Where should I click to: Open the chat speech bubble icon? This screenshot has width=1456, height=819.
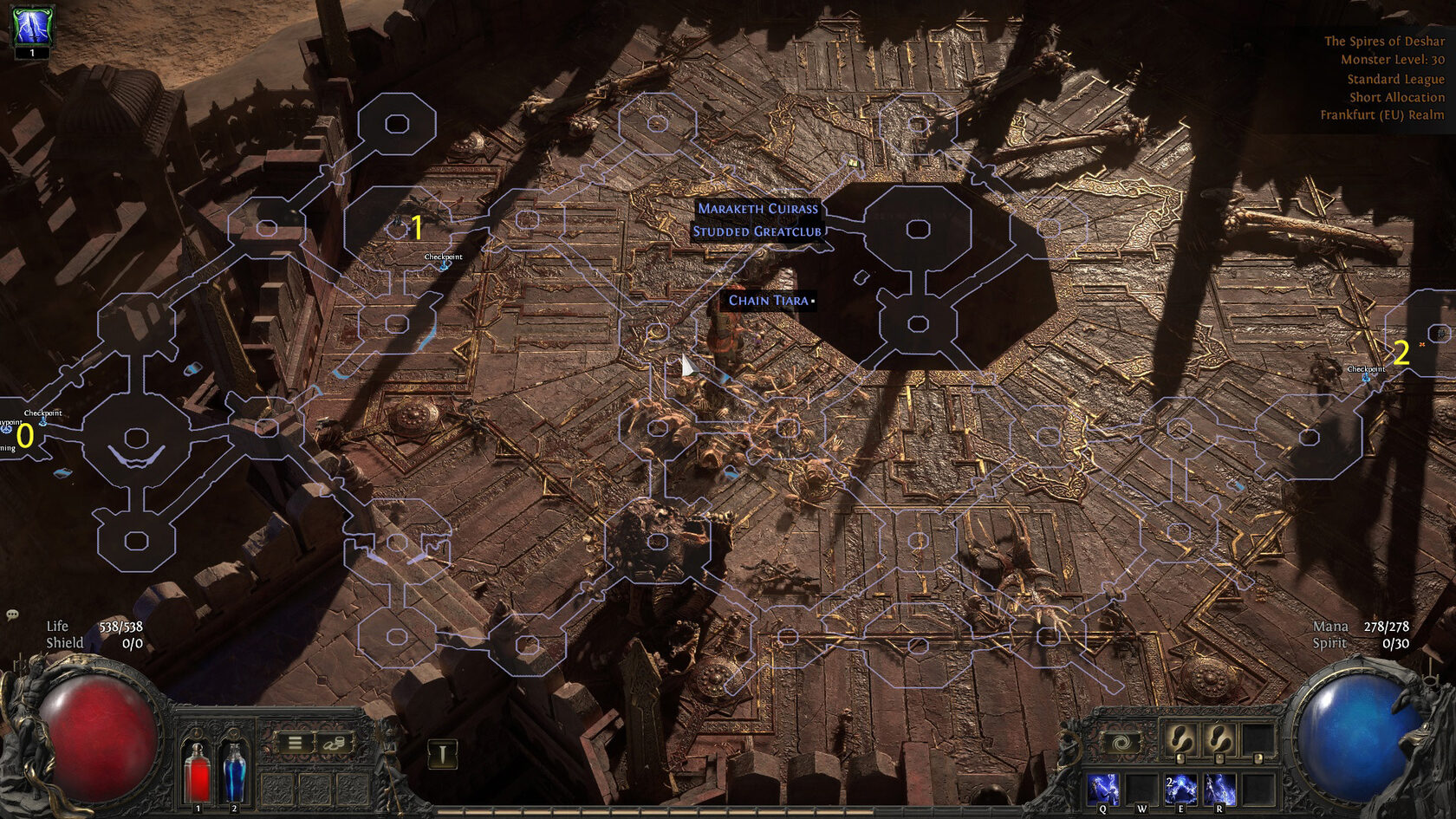click(12, 614)
